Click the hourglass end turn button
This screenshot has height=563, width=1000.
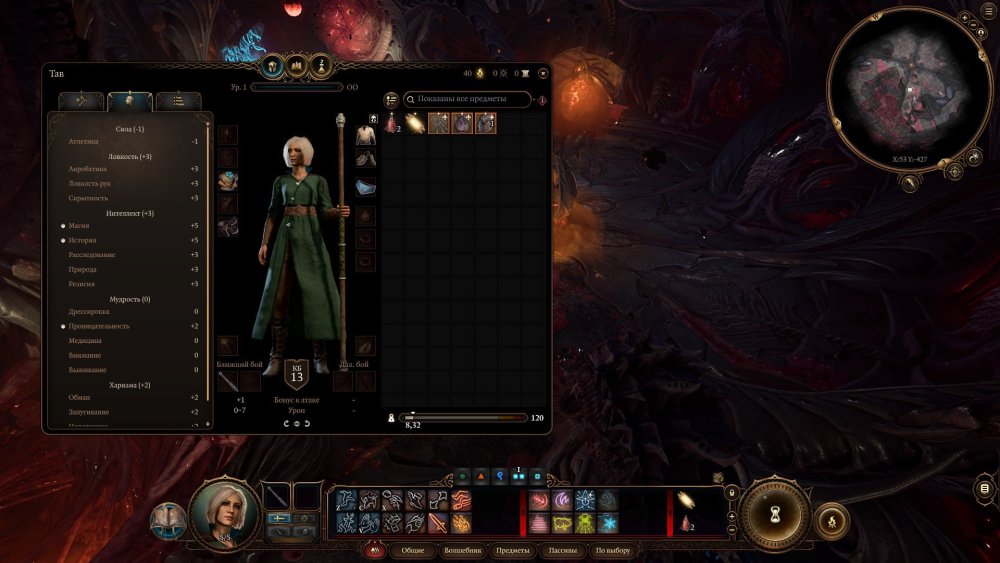773,511
